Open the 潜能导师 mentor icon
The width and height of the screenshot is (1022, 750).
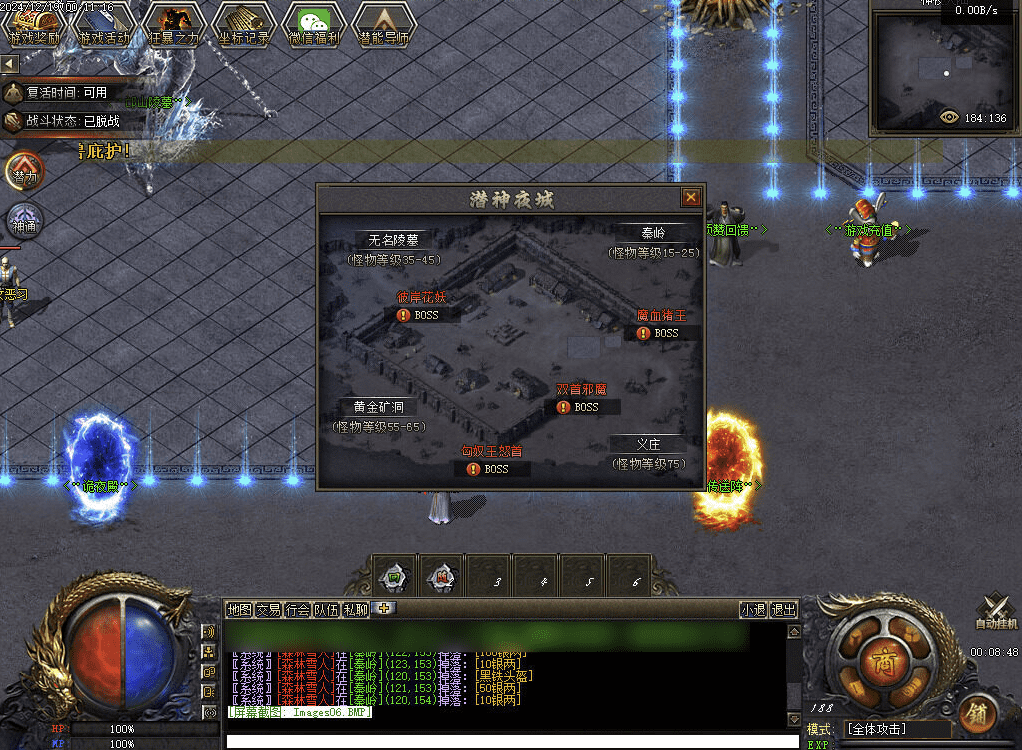(x=384, y=23)
